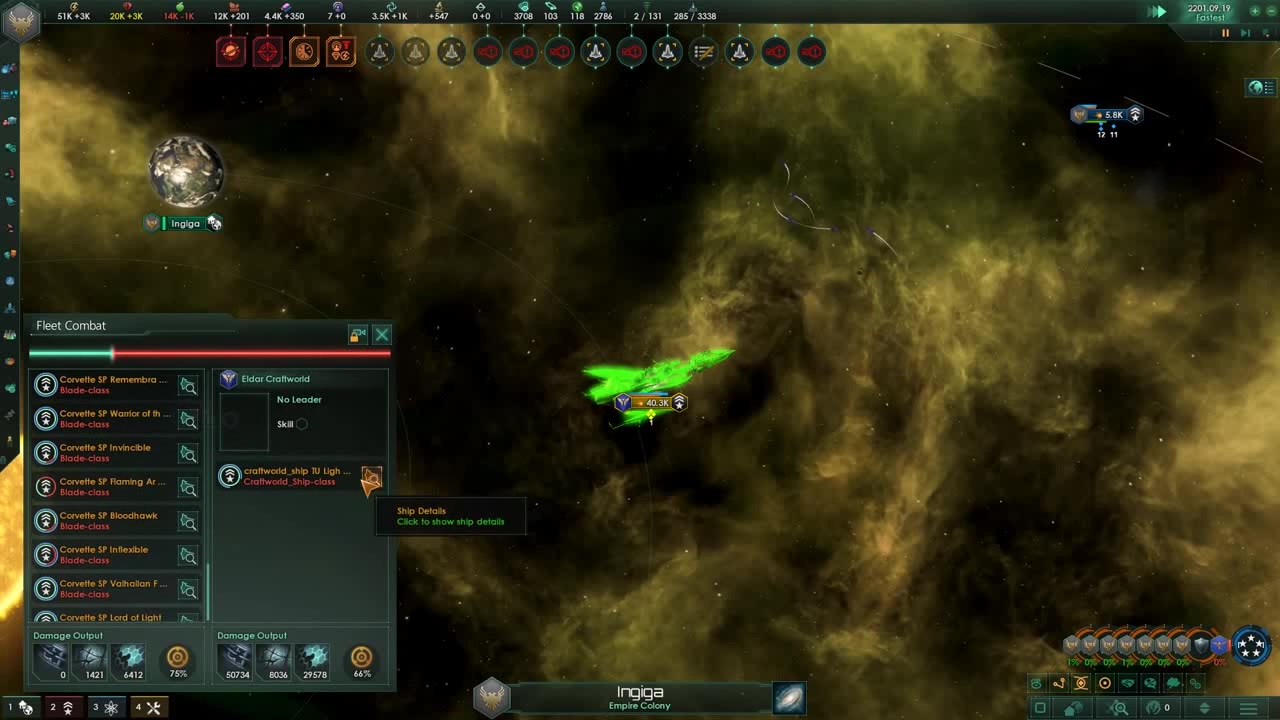This screenshot has width=1280, height=720.
Task: Select the 40.3K fleet marker
Action: (x=651, y=403)
